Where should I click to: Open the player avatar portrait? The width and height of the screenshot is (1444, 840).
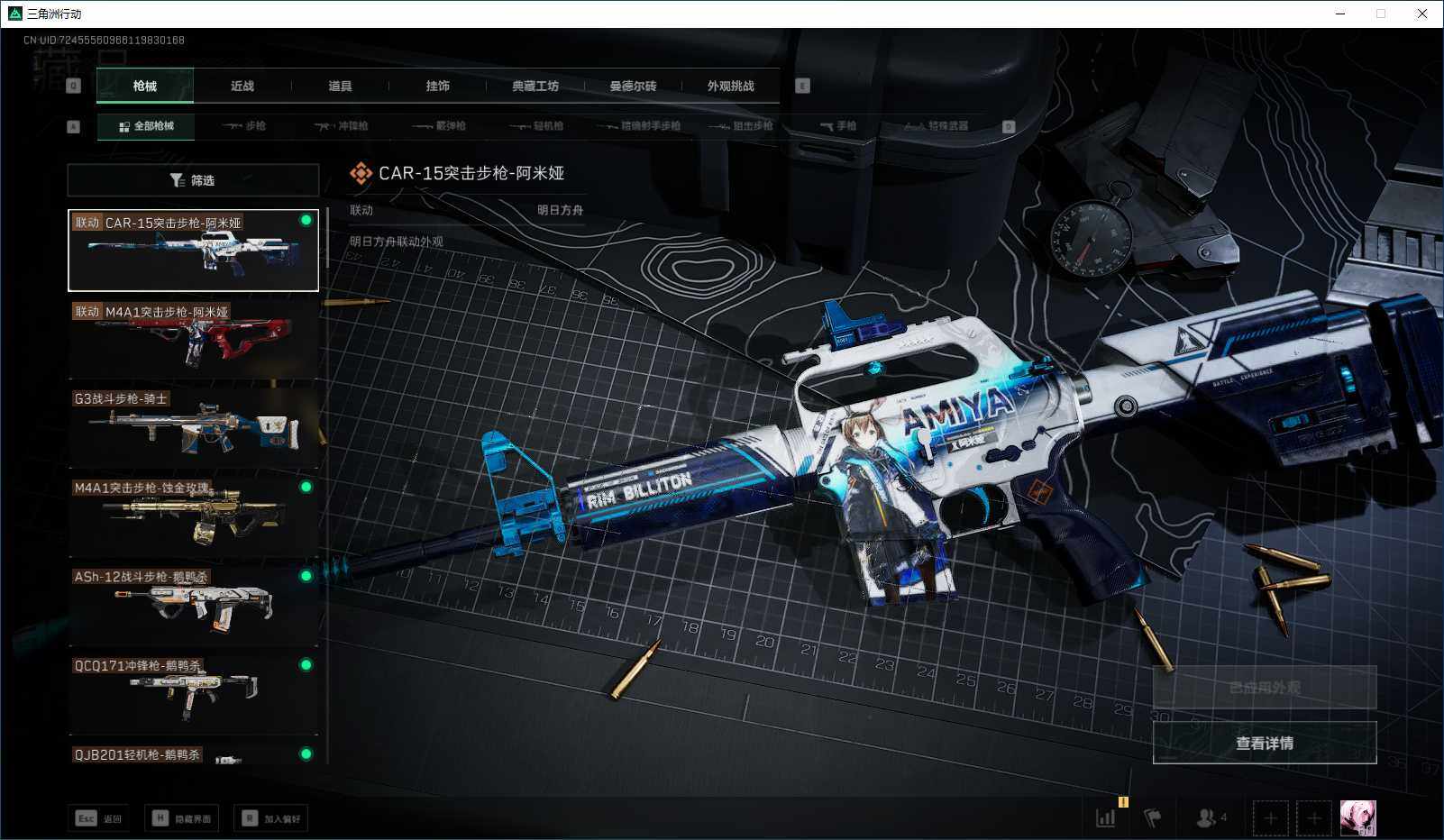(x=1357, y=817)
